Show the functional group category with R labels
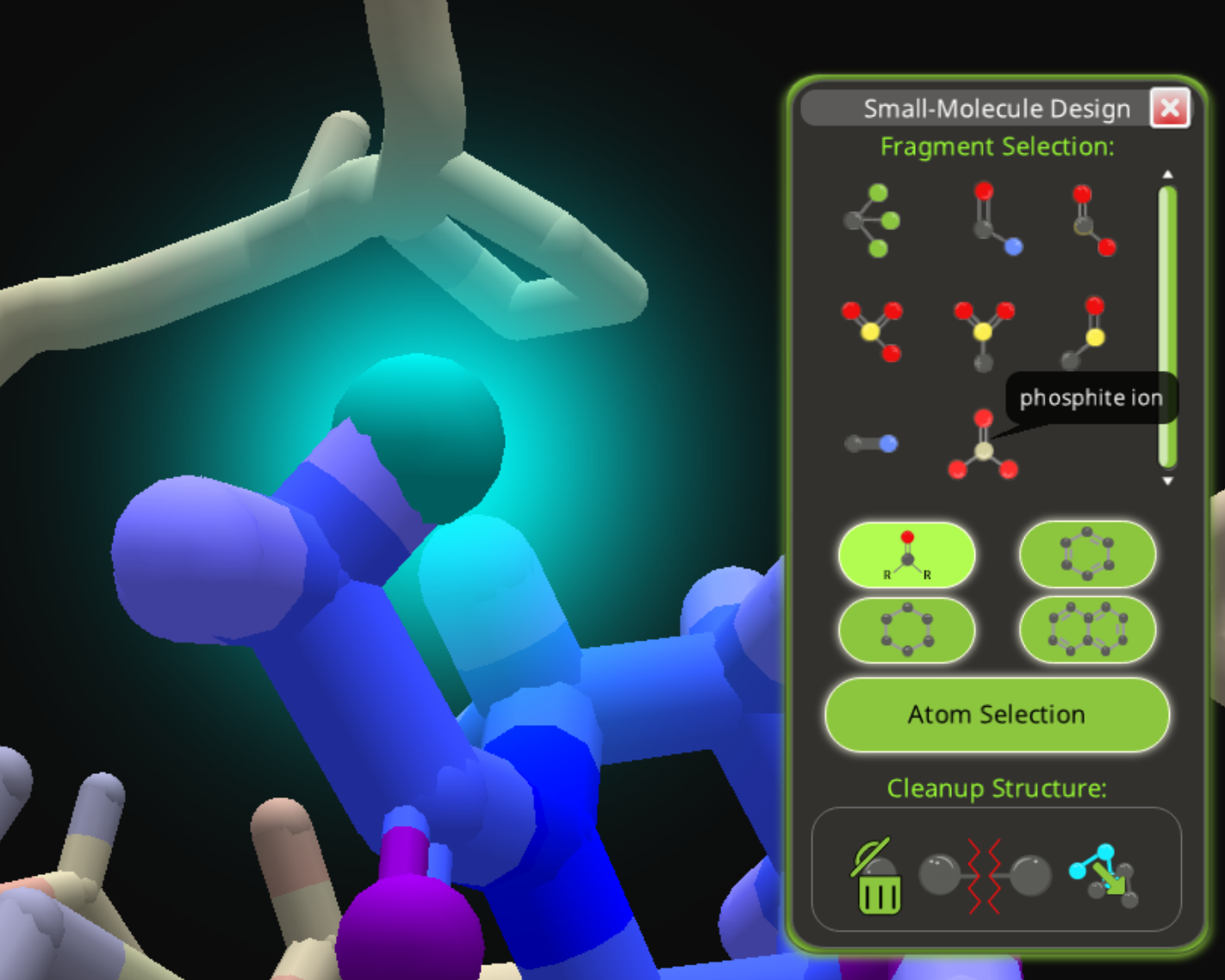The width and height of the screenshot is (1225, 980). [906, 555]
